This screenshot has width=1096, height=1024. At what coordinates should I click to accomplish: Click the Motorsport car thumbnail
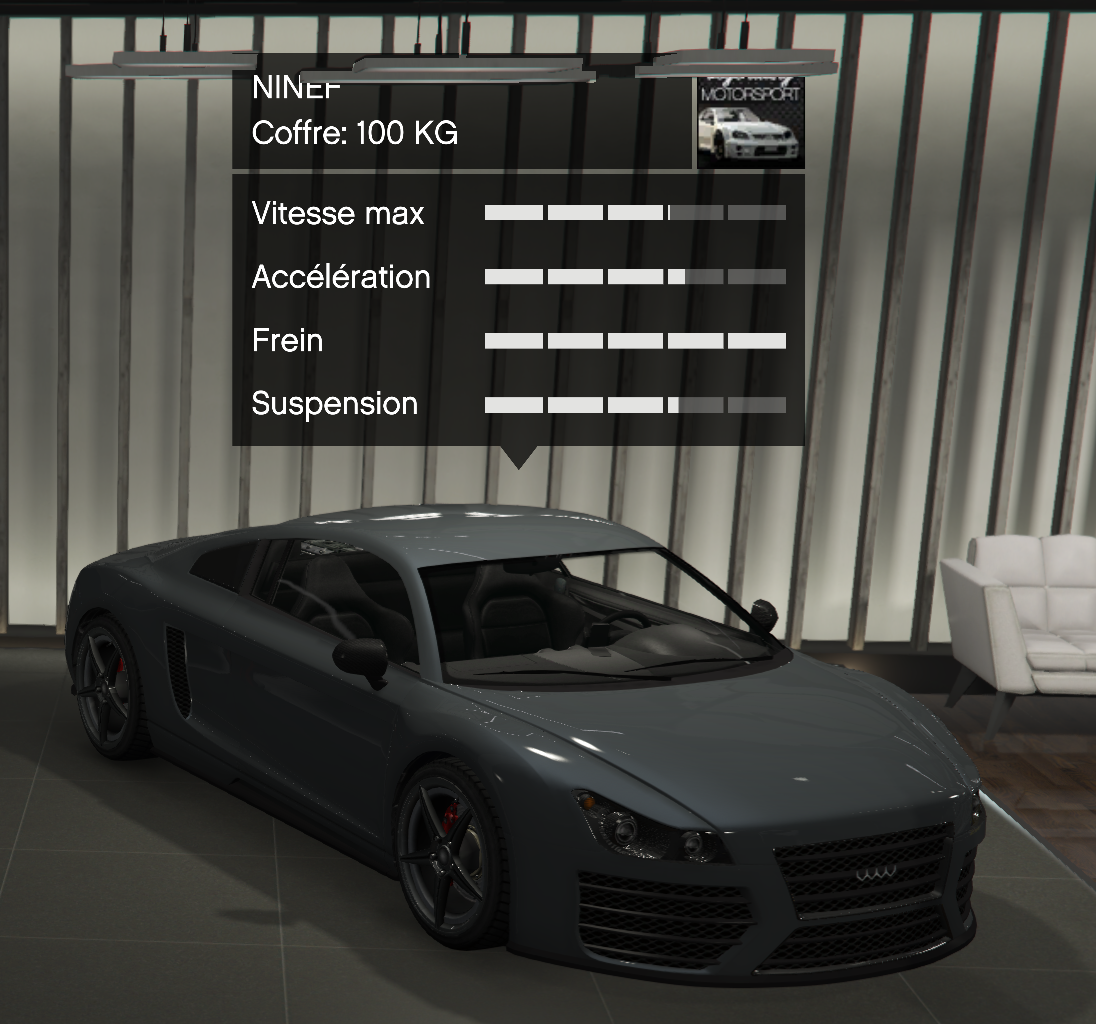[x=750, y=122]
